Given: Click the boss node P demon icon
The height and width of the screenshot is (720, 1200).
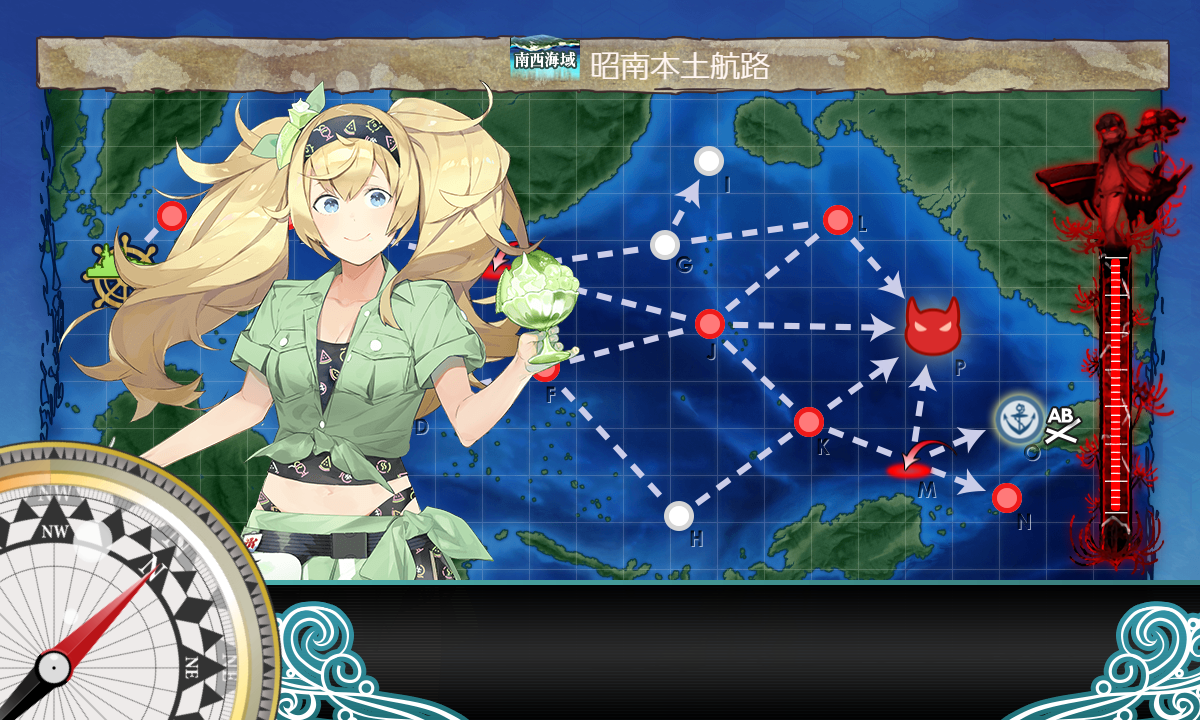Looking at the screenshot, I should pyautogui.click(x=932, y=325).
